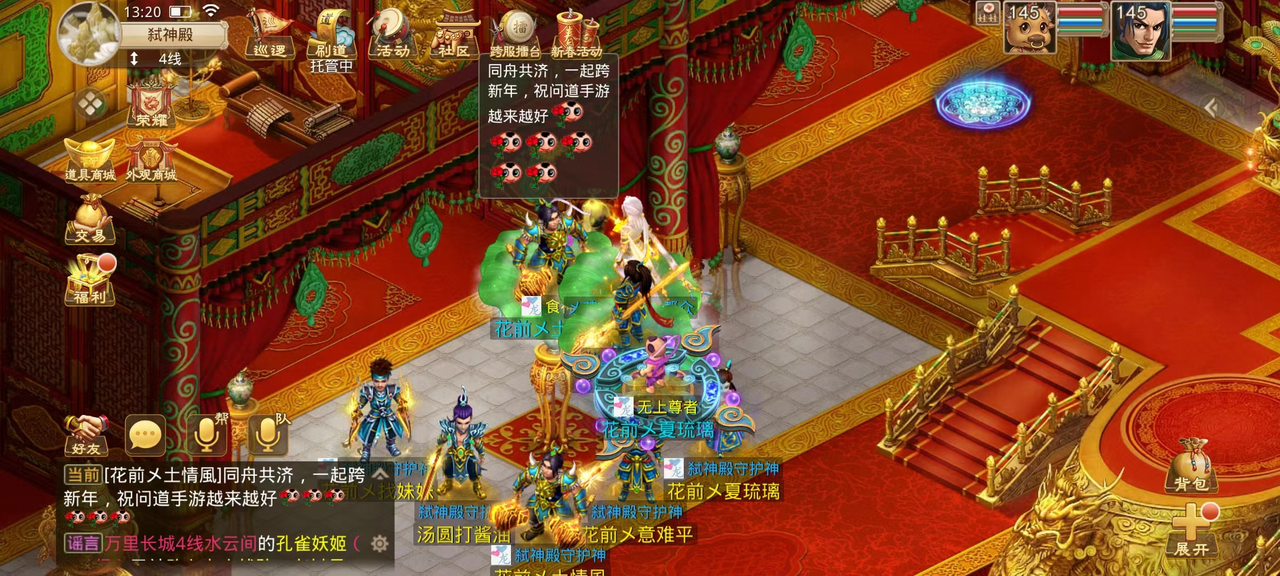This screenshot has width=1280, height=576.
Task: Open the 好友 friends list
Action: pyautogui.click(x=87, y=434)
